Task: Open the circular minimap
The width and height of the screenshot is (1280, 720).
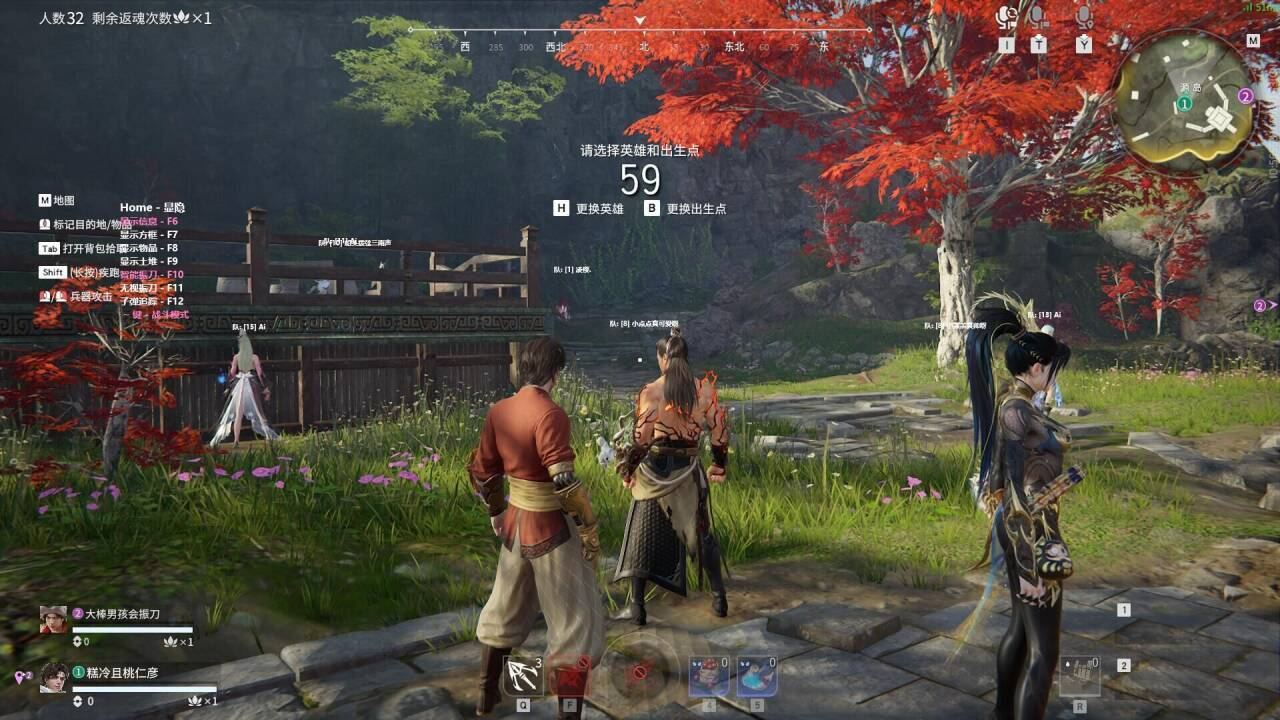Action: point(1187,100)
